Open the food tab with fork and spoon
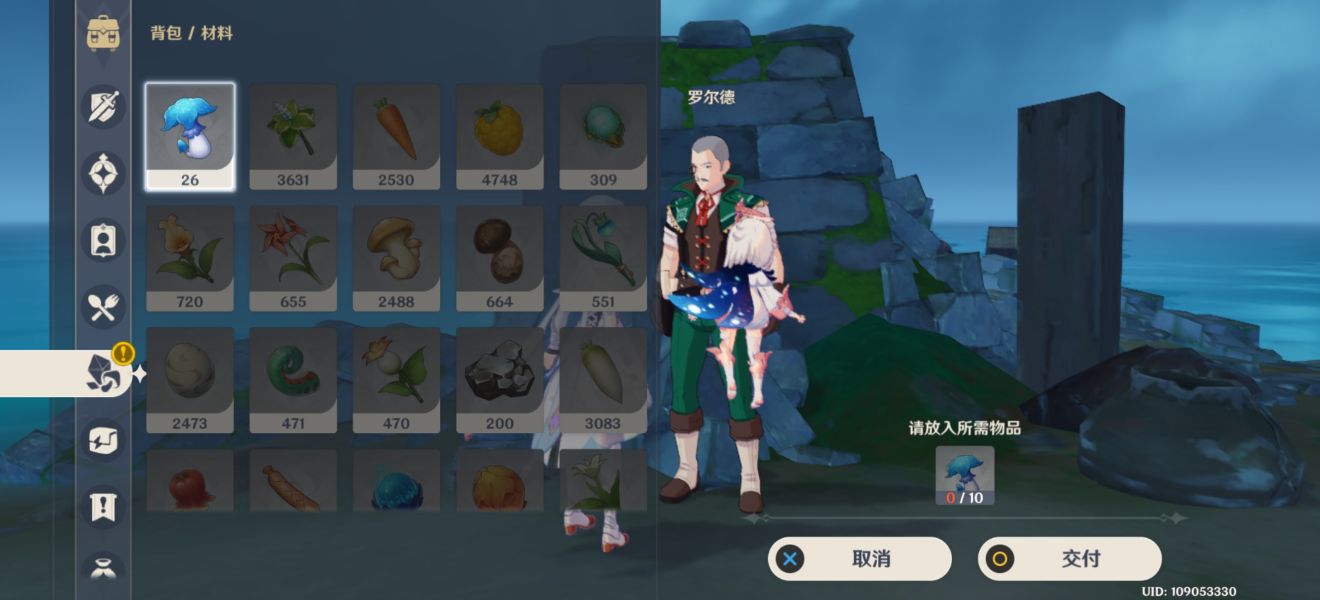The width and height of the screenshot is (1320, 600). point(103,307)
